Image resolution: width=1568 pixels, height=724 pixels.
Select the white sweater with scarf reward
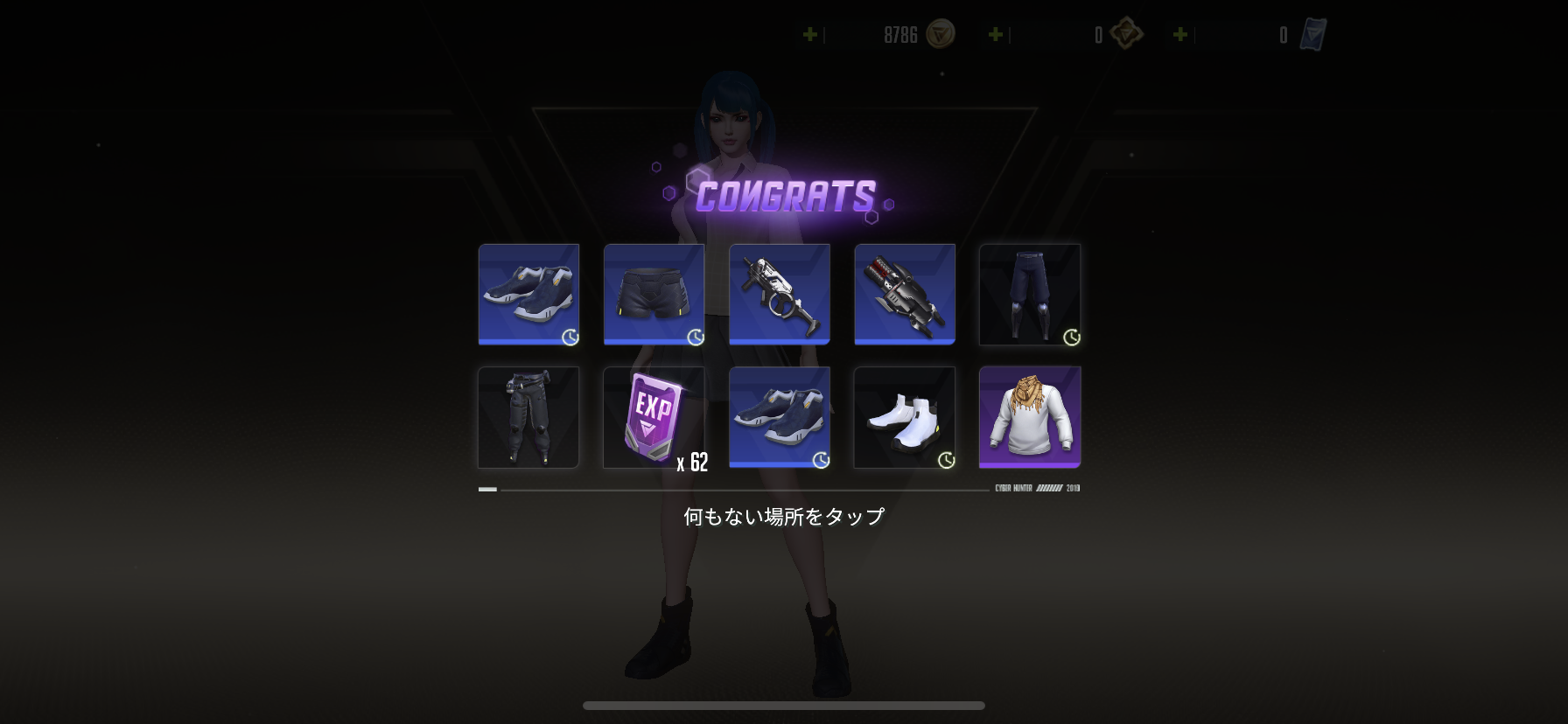[x=1029, y=417]
